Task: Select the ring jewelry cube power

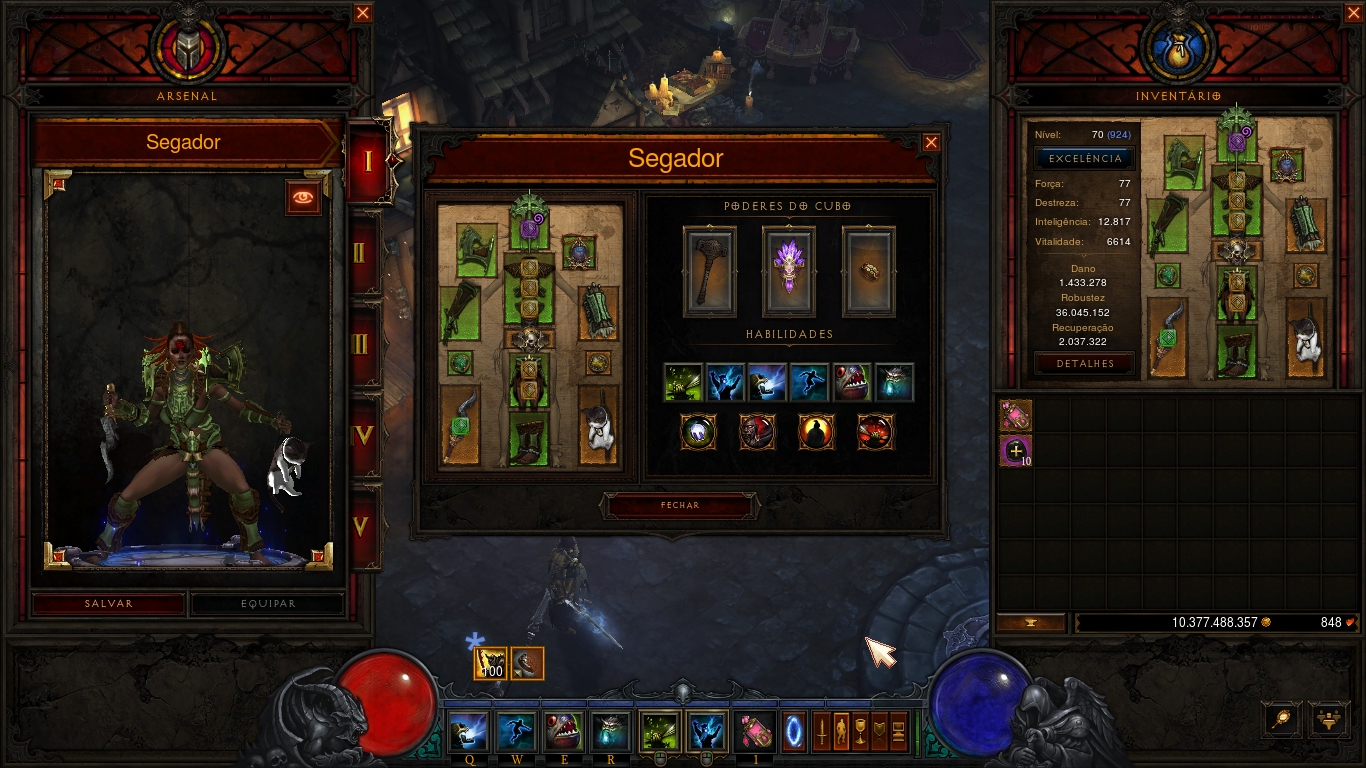Action: tap(868, 271)
